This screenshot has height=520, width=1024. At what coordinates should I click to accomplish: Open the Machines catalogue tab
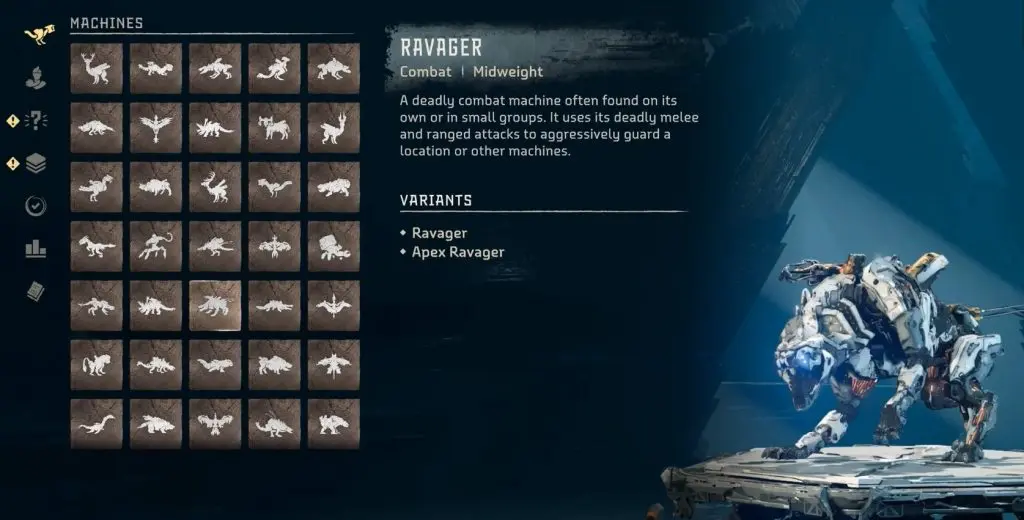38,34
